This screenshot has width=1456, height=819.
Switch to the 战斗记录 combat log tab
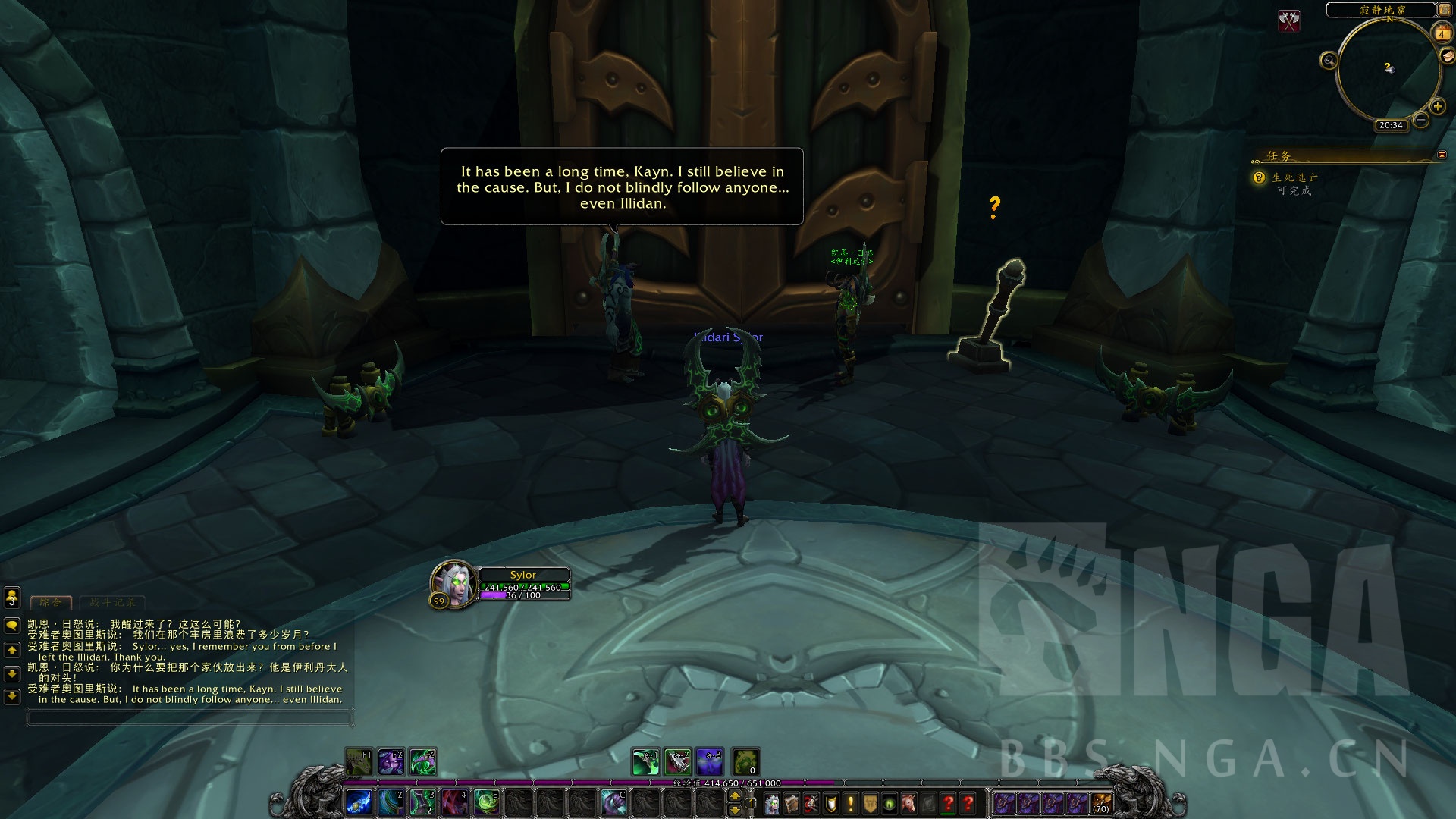point(112,602)
